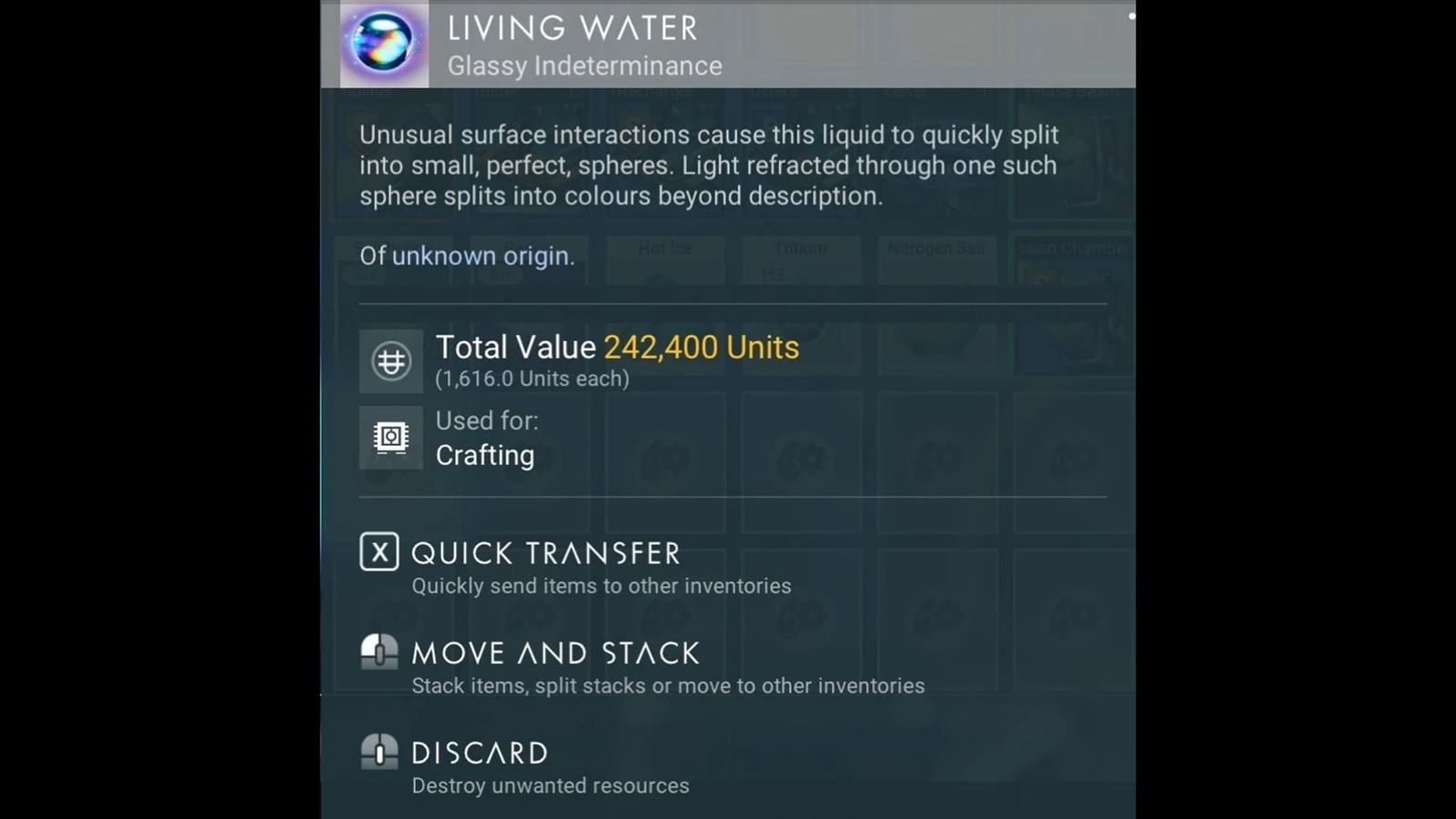Select the Living Water item icon
The height and width of the screenshot is (819, 1456).
(x=382, y=45)
